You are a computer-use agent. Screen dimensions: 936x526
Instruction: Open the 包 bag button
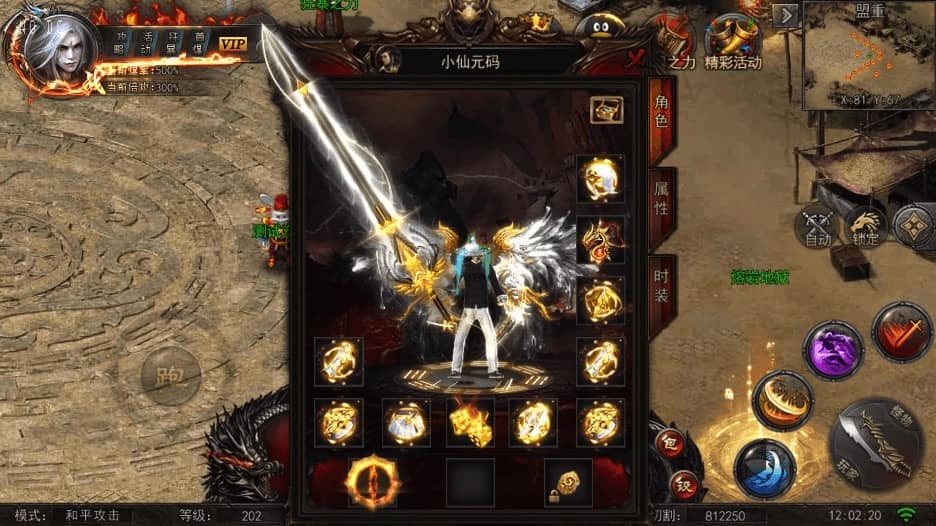[x=670, y=442]
